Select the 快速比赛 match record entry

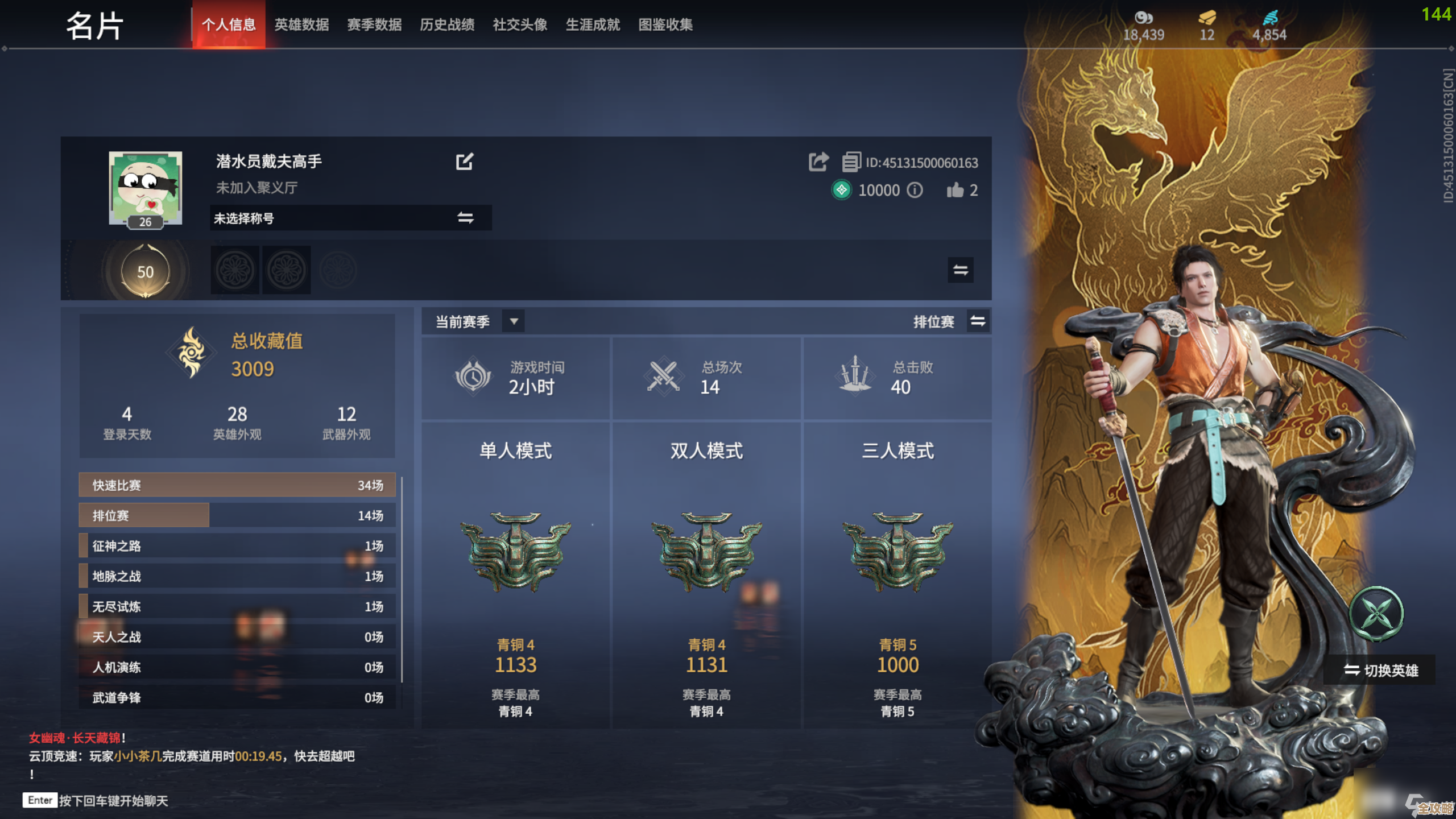236,485
